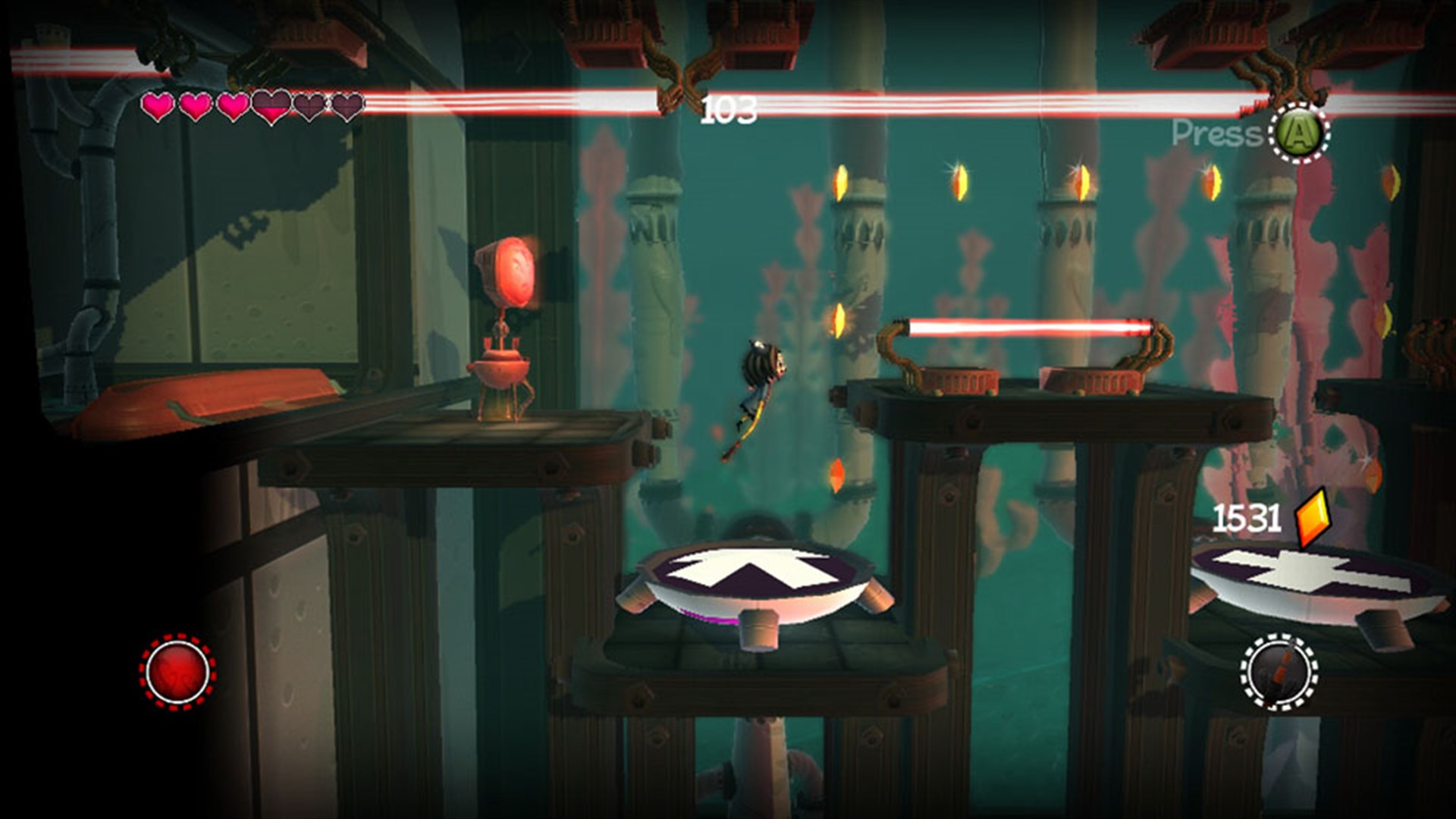Click the item inside the dashed circle slot
The width and height of the screenshot is (1456, 819).
pyautogui.click(x=1279, y=672)
